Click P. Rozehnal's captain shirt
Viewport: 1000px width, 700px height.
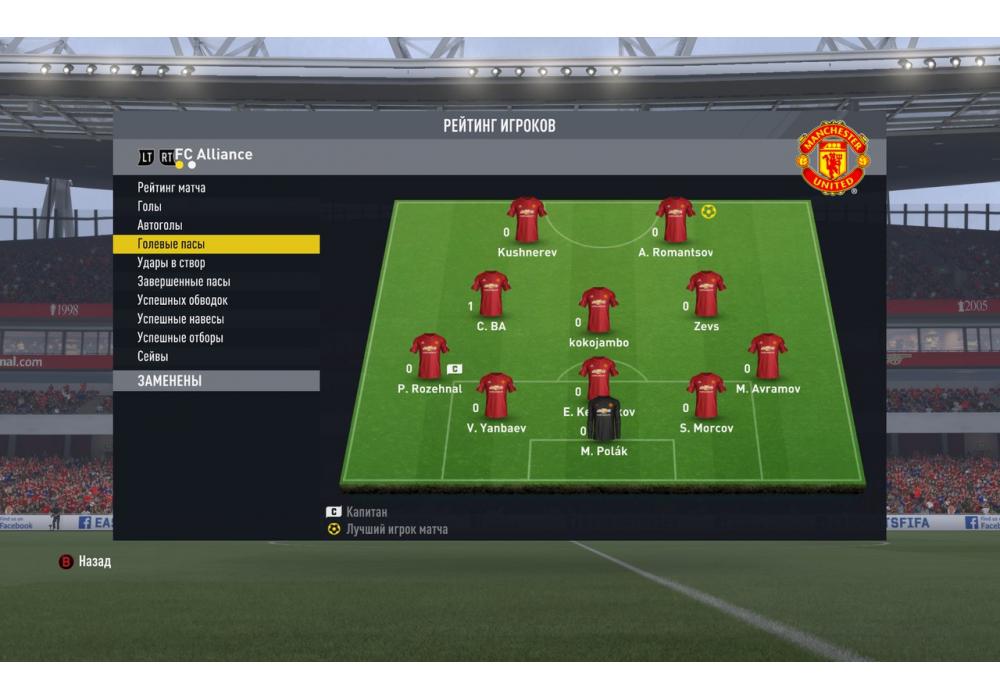point(429,356)
